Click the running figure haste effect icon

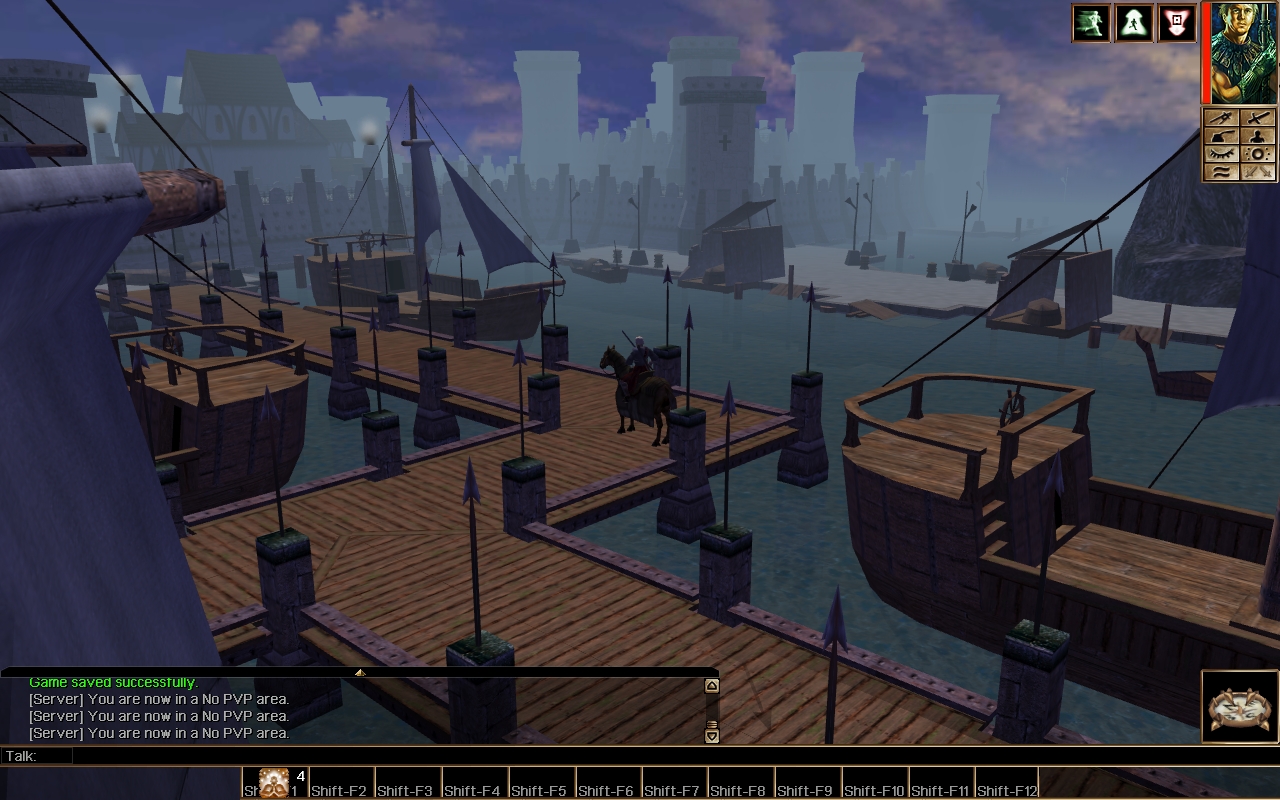1091,23
